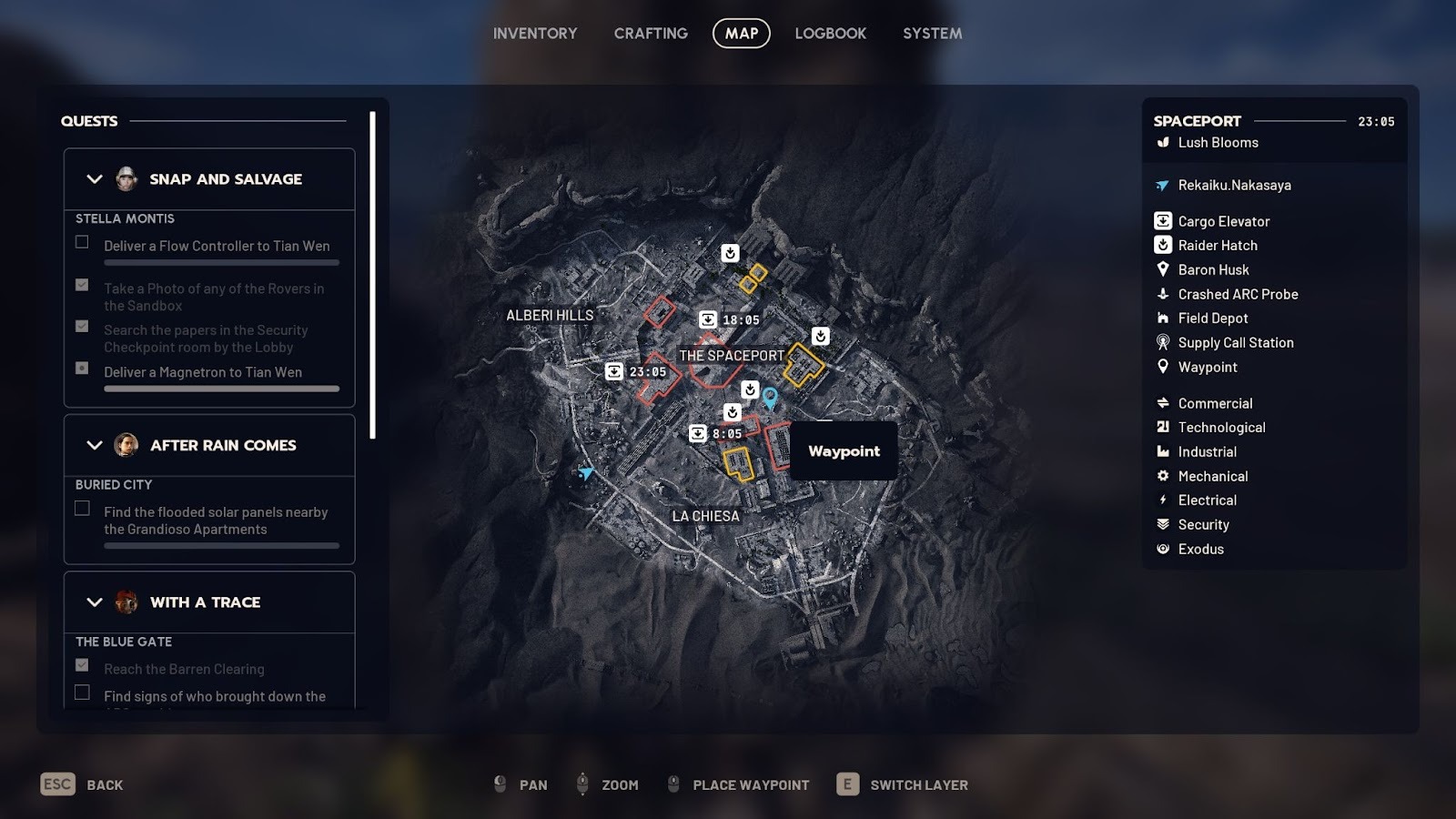Click the blue waypoint marker on map
This screenshot has height=819, width=1456.
[x=770, y=397]
